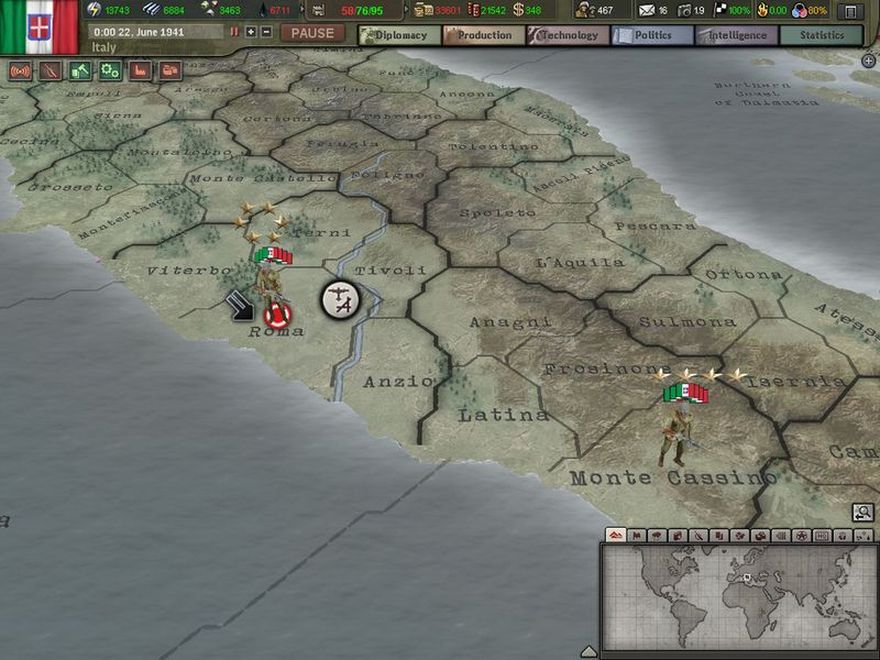Click the Italian flag emblem
The image size is (880, 660).
39,26
